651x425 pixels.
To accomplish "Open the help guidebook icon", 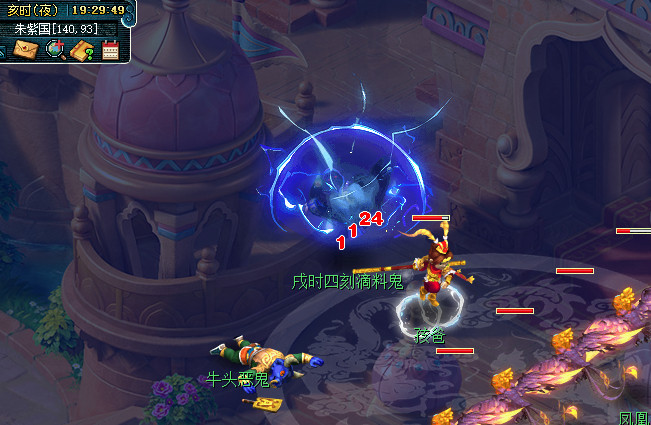I will coord(82,50).
